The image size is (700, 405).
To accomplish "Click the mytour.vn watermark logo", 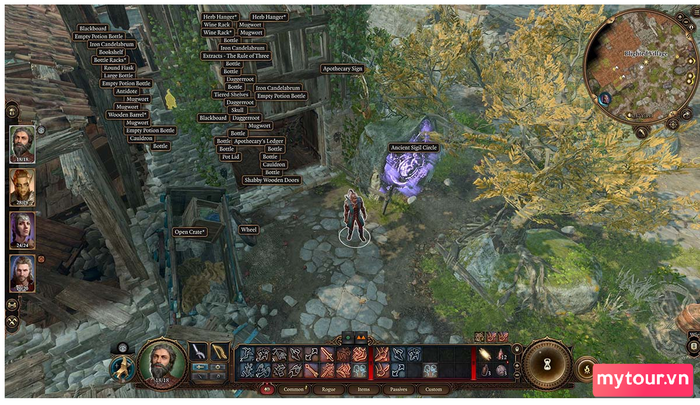I will tap(643, 380).
